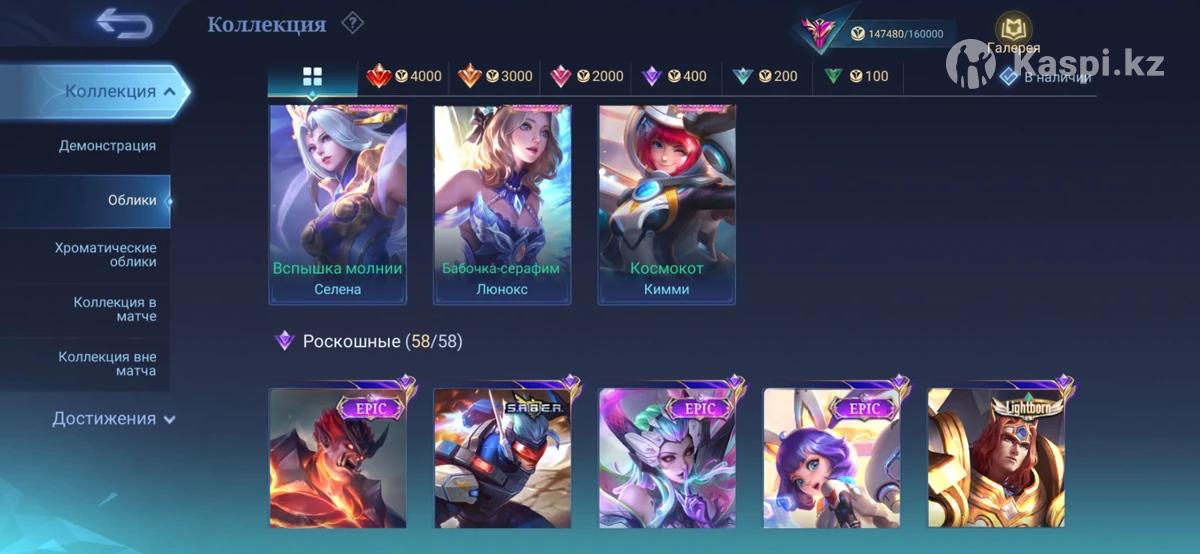1200x554 pixels.
Task: Open Хроматические облики section
Action: [105, 255]
